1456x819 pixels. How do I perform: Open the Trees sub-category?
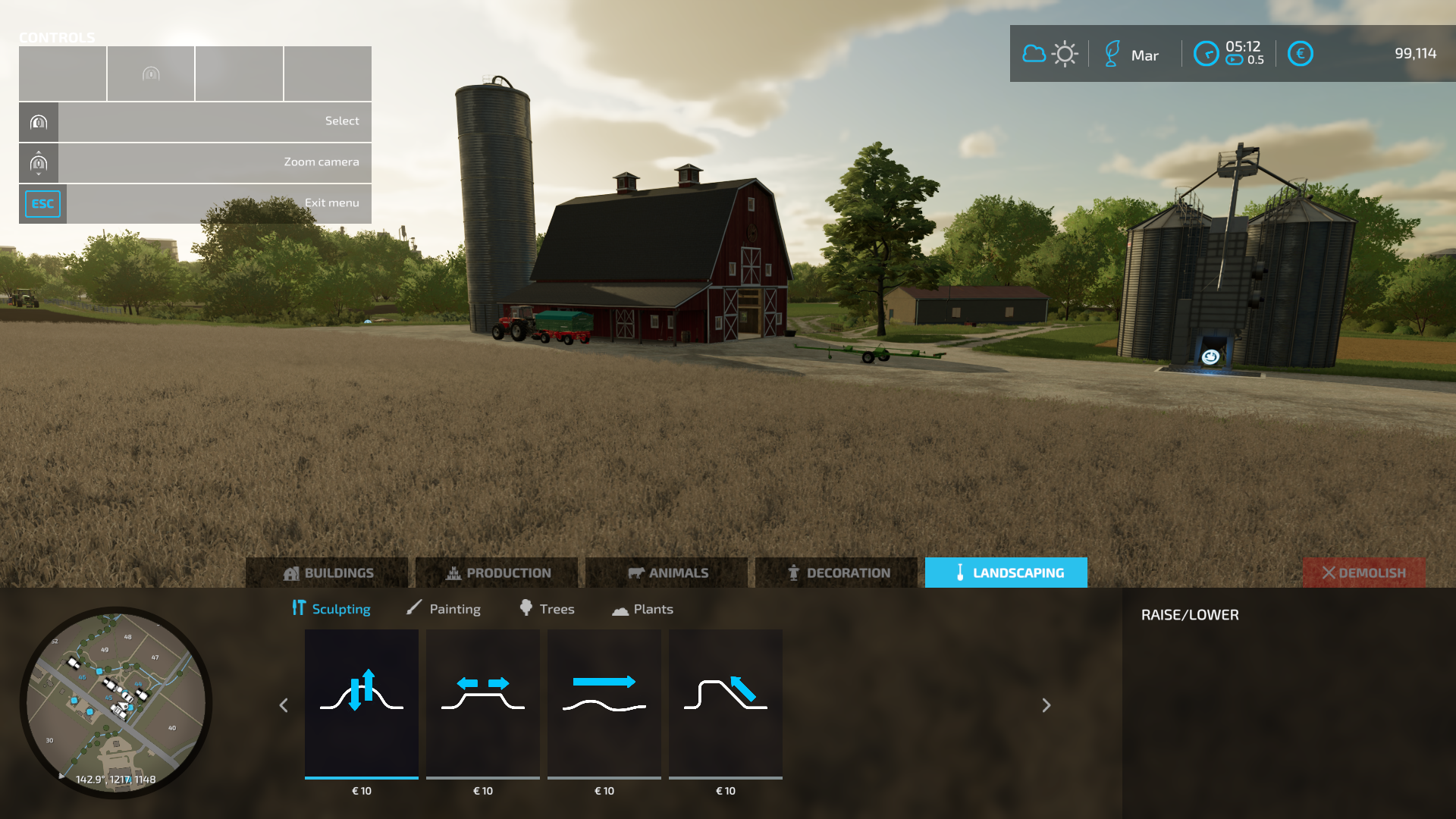pos(547,609)
